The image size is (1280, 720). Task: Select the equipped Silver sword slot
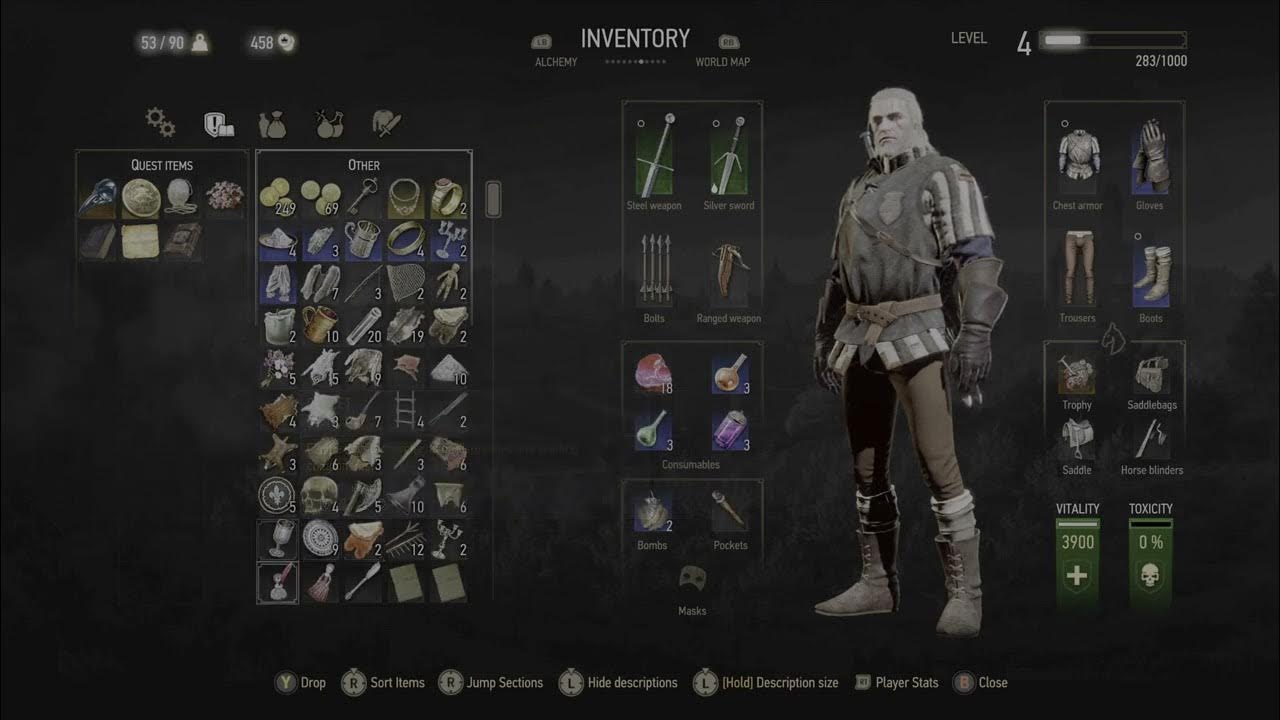pyautogui.click(x=728, y=160)
